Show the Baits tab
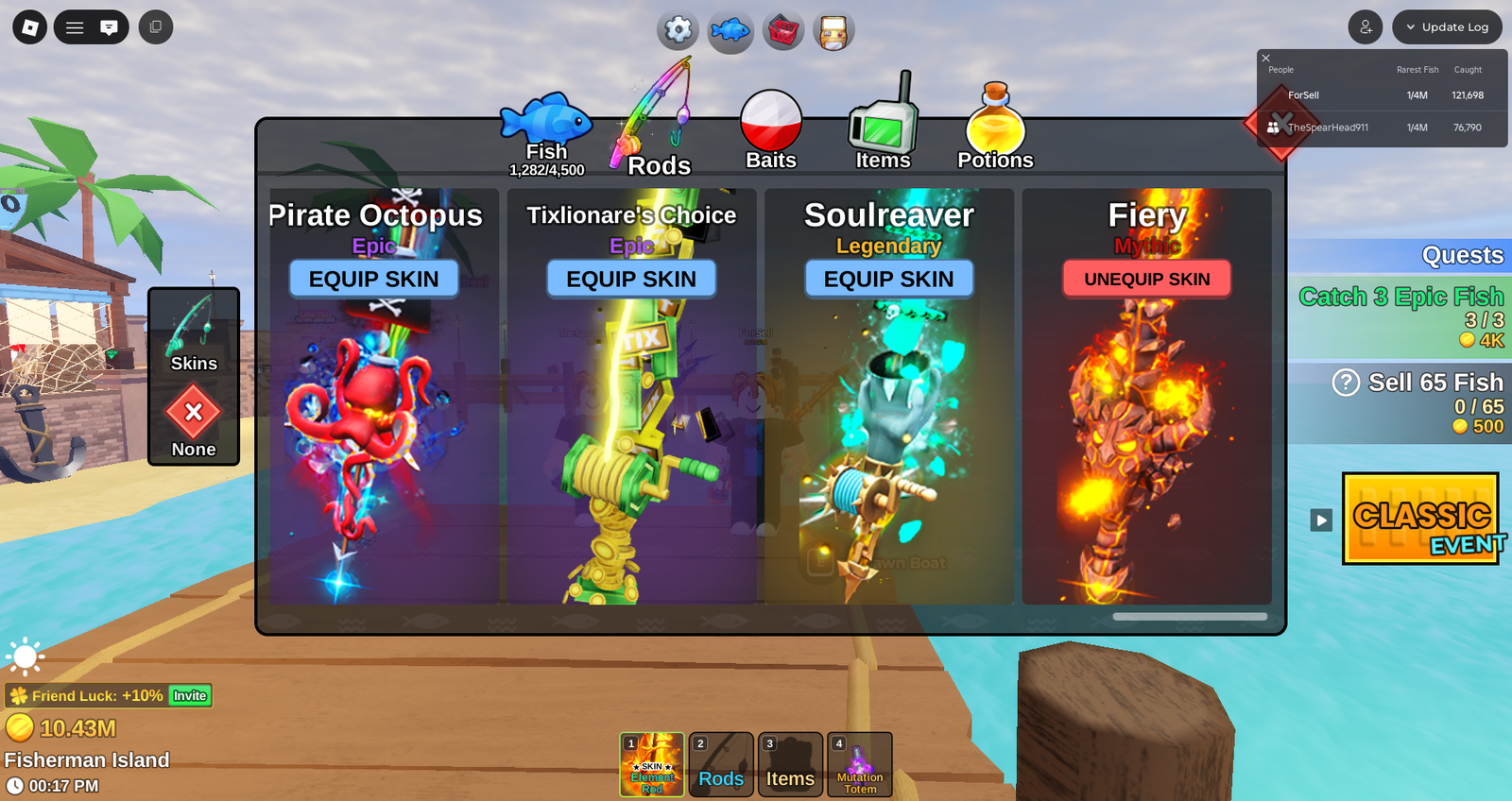The height and width of the screenshot is (801, 1512). (x=771, y=132)
